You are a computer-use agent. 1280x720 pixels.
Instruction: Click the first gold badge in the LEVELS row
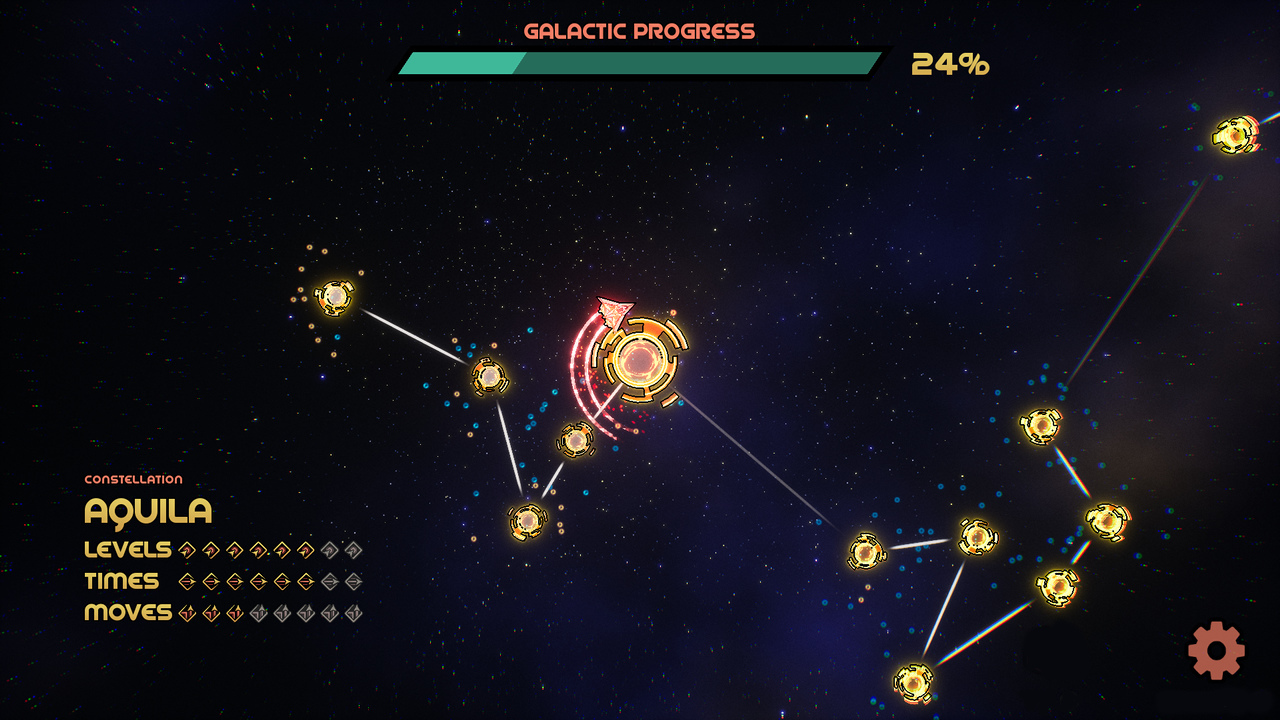[x=186, y=550]
